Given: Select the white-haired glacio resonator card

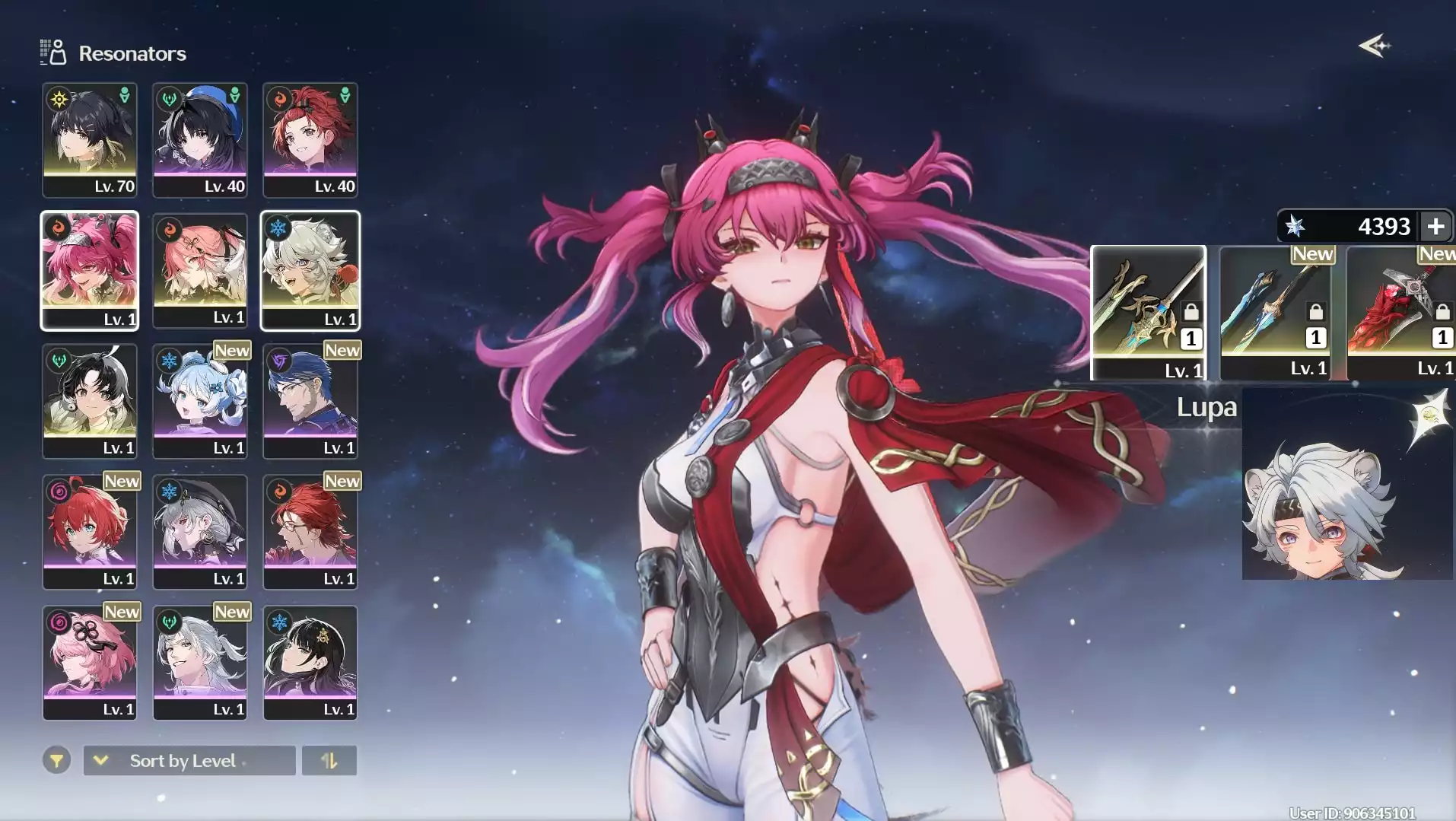Looking at the screenshot, I should point(310,270).
